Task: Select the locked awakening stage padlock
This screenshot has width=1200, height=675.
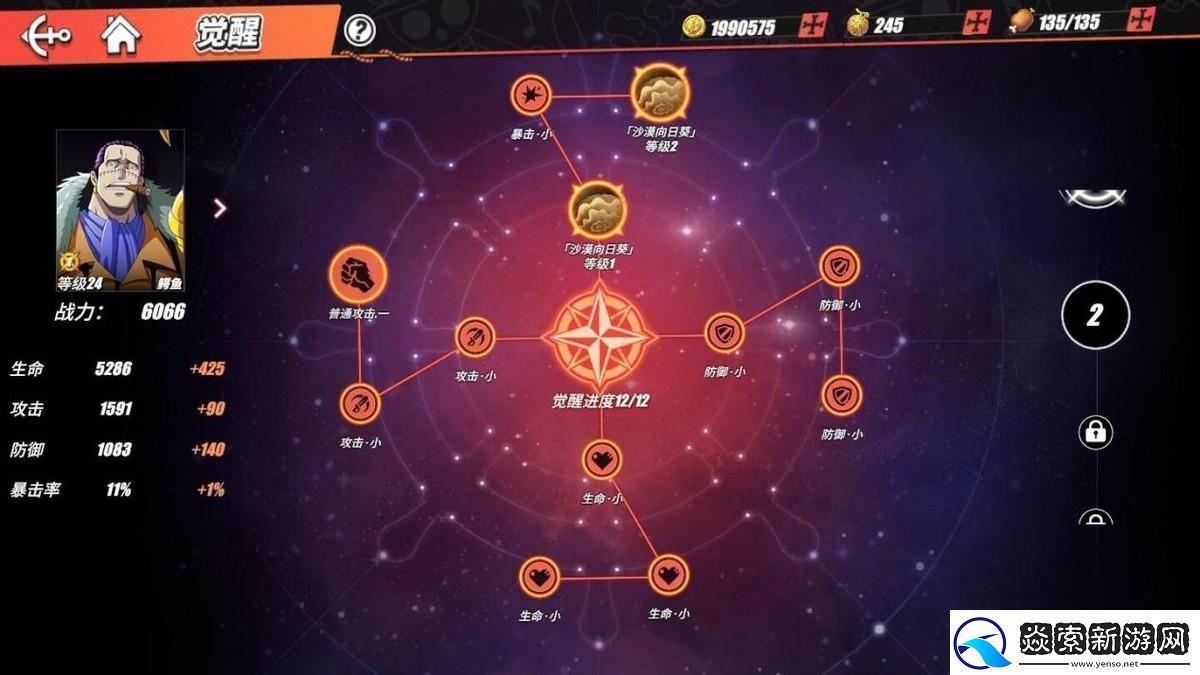Action: point(1096,432)
